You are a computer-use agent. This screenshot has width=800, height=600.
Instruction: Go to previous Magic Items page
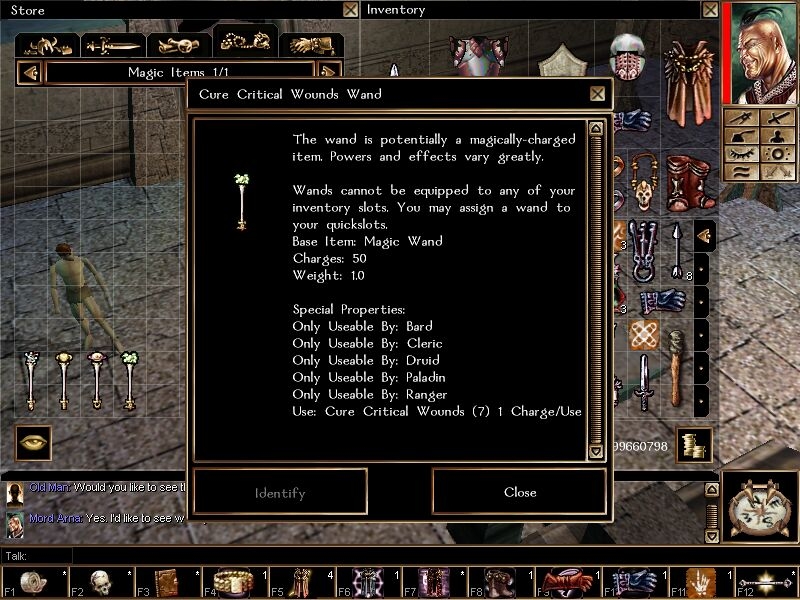tap(30, 73)
